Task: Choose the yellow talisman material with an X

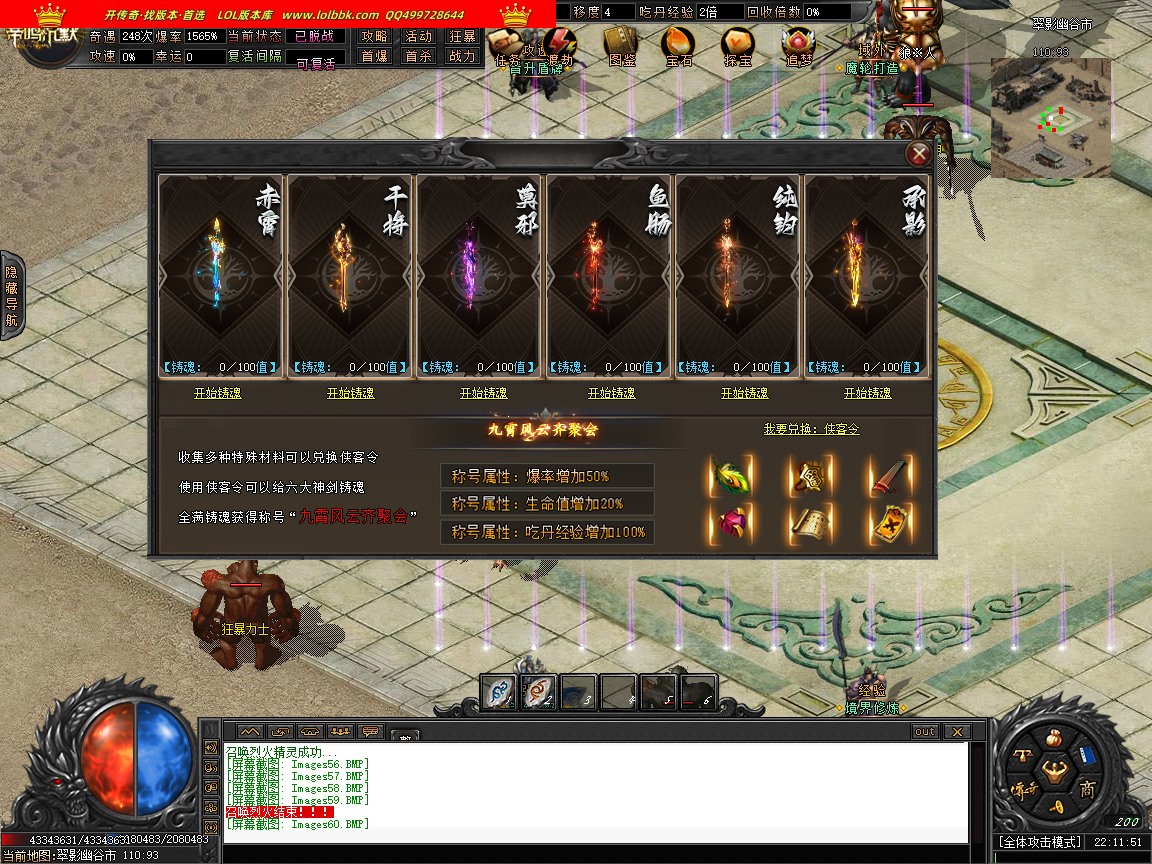Action: 889,523
